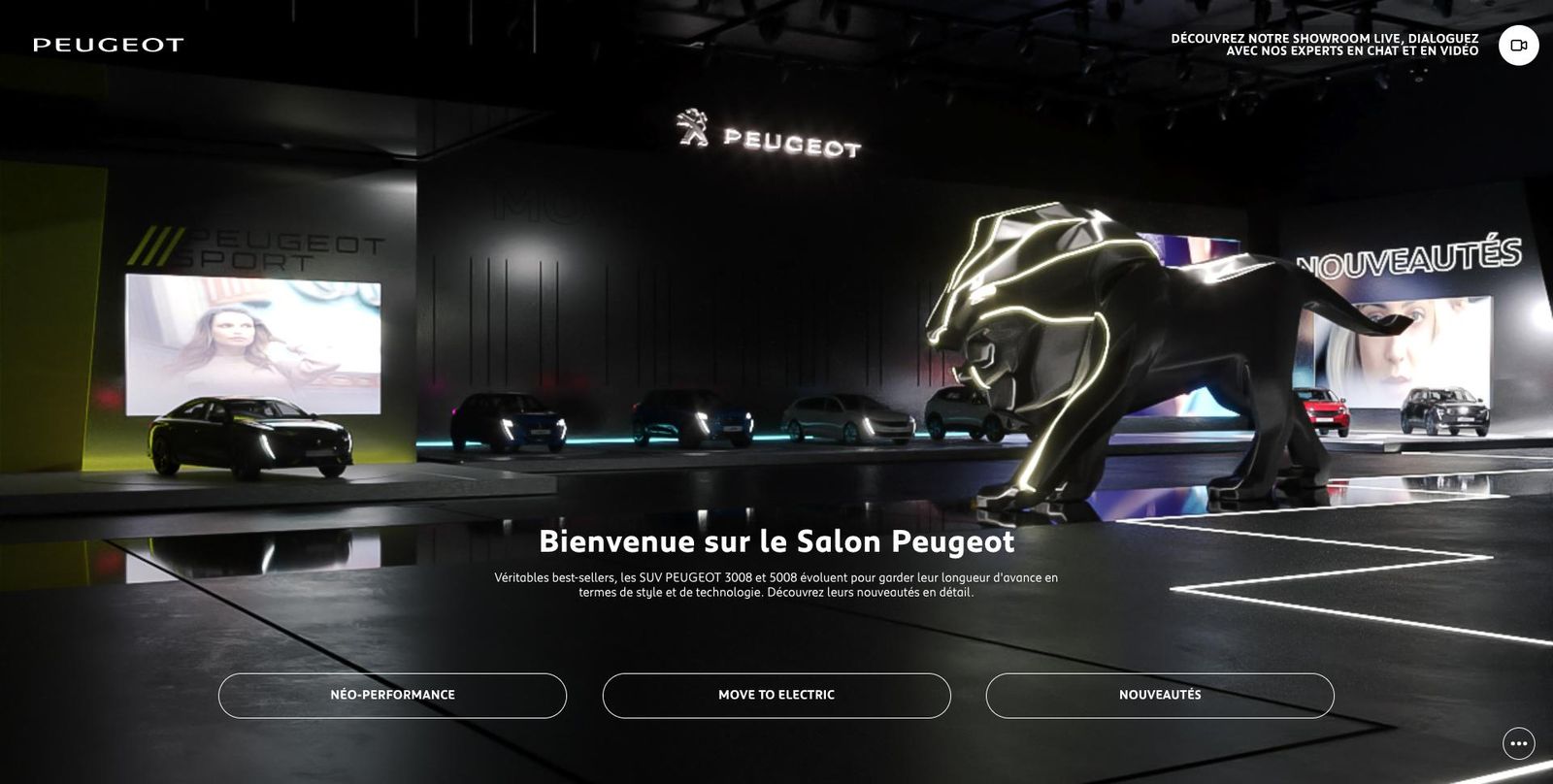Open the ellipsis options menu bottom right

tap(1517, 743)
